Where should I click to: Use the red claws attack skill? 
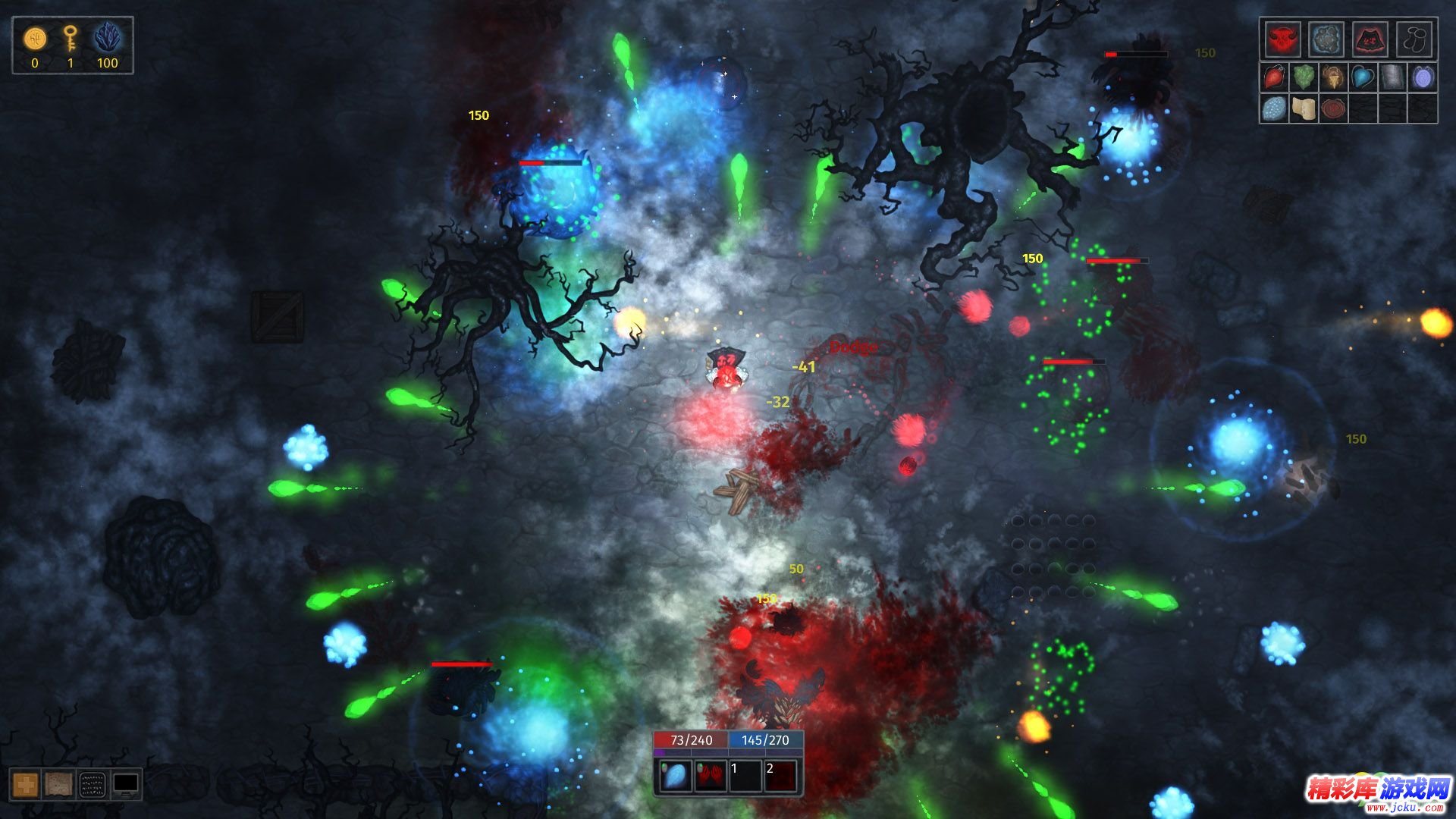(x=710, y=777)
